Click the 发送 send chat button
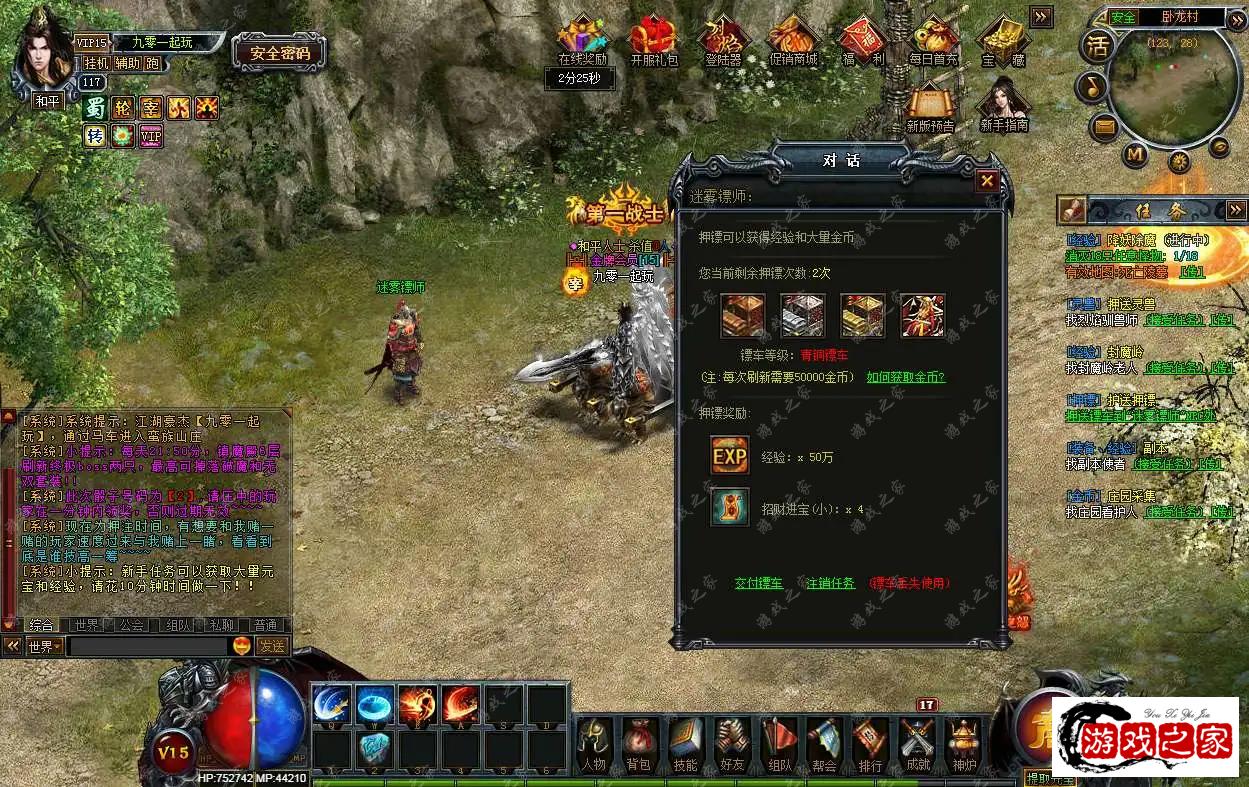The width and height of the screenshot is (1249, 787). coord(272,646)
